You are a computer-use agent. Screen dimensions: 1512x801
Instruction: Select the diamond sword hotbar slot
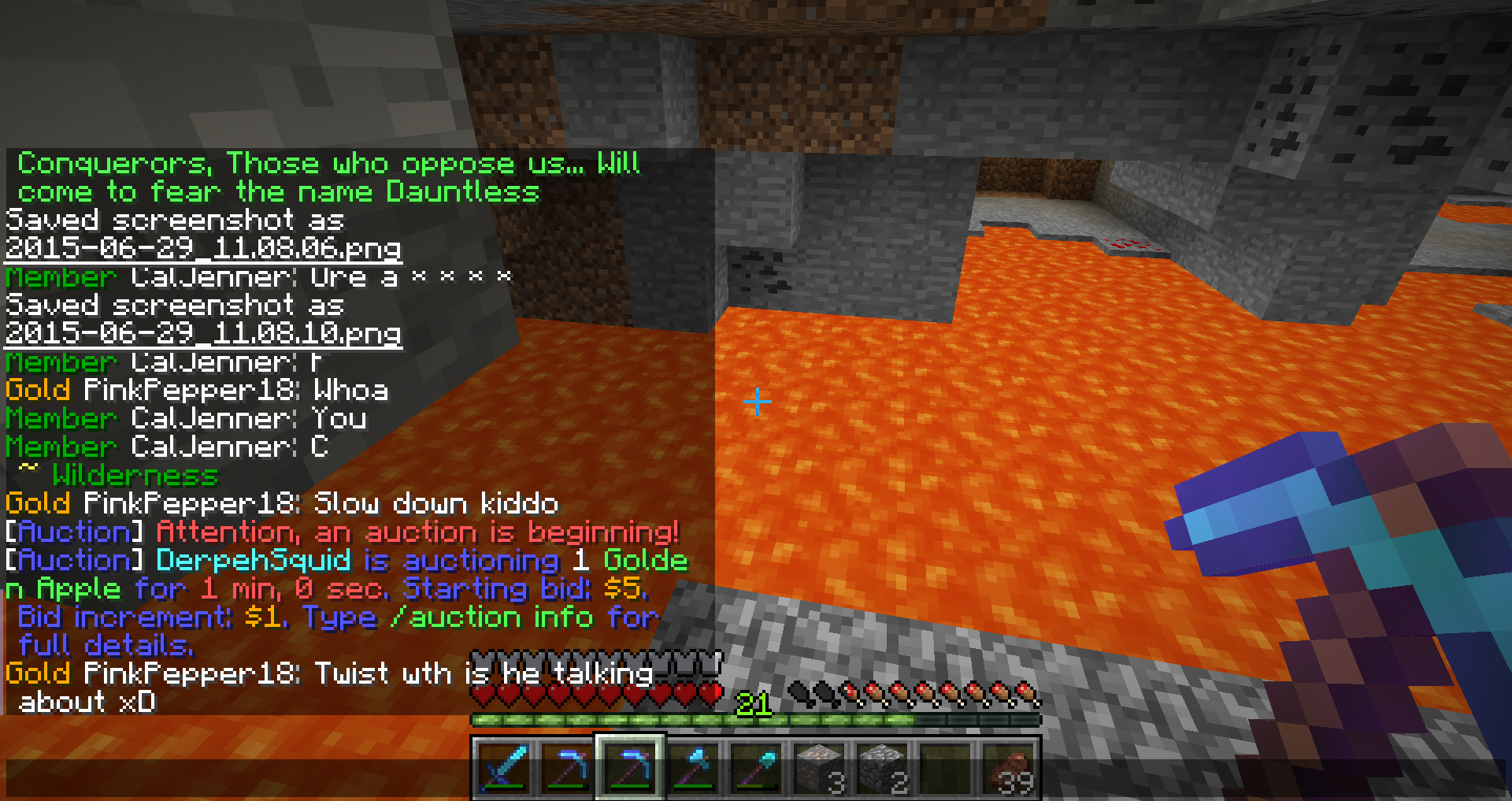pos(504,768)
